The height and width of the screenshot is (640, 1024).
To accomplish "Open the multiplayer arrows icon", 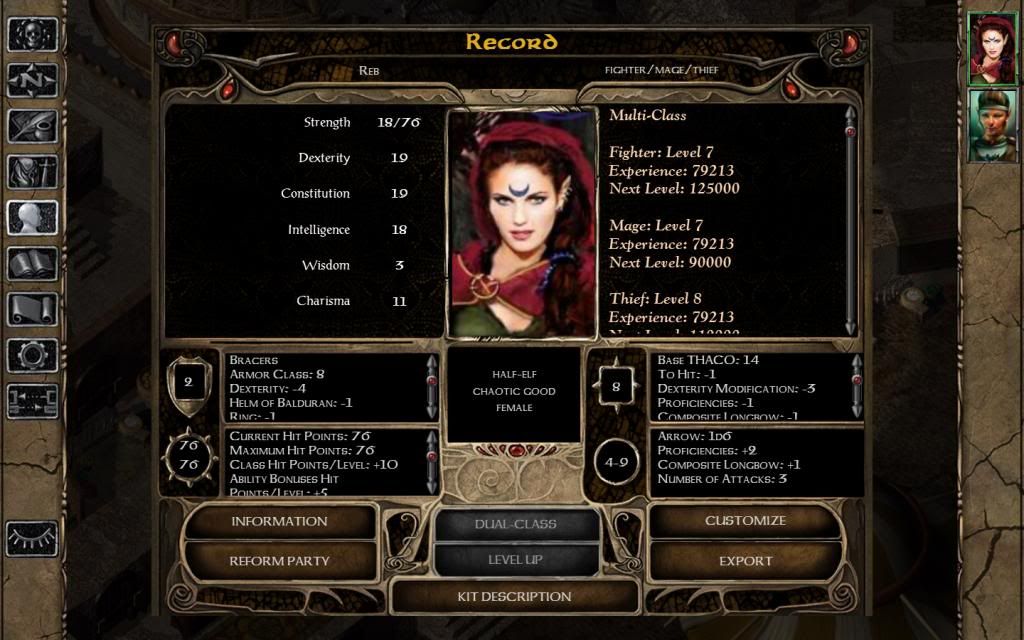I will pyautogui.click(x=32, y=401).
